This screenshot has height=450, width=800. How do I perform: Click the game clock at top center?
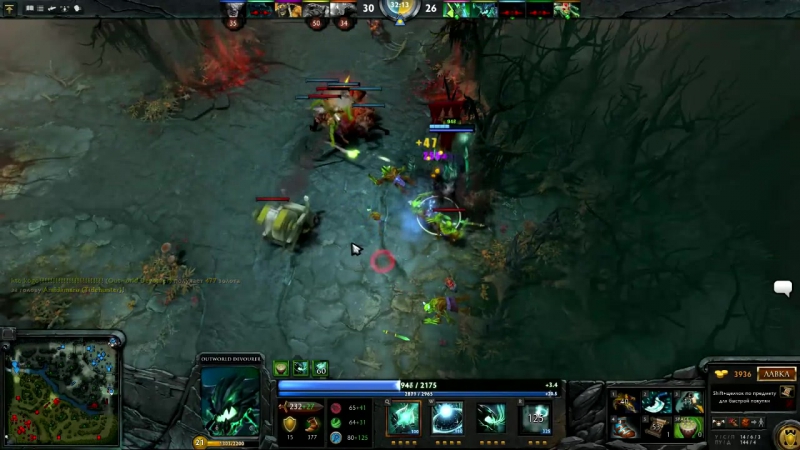tap(399, 9)
